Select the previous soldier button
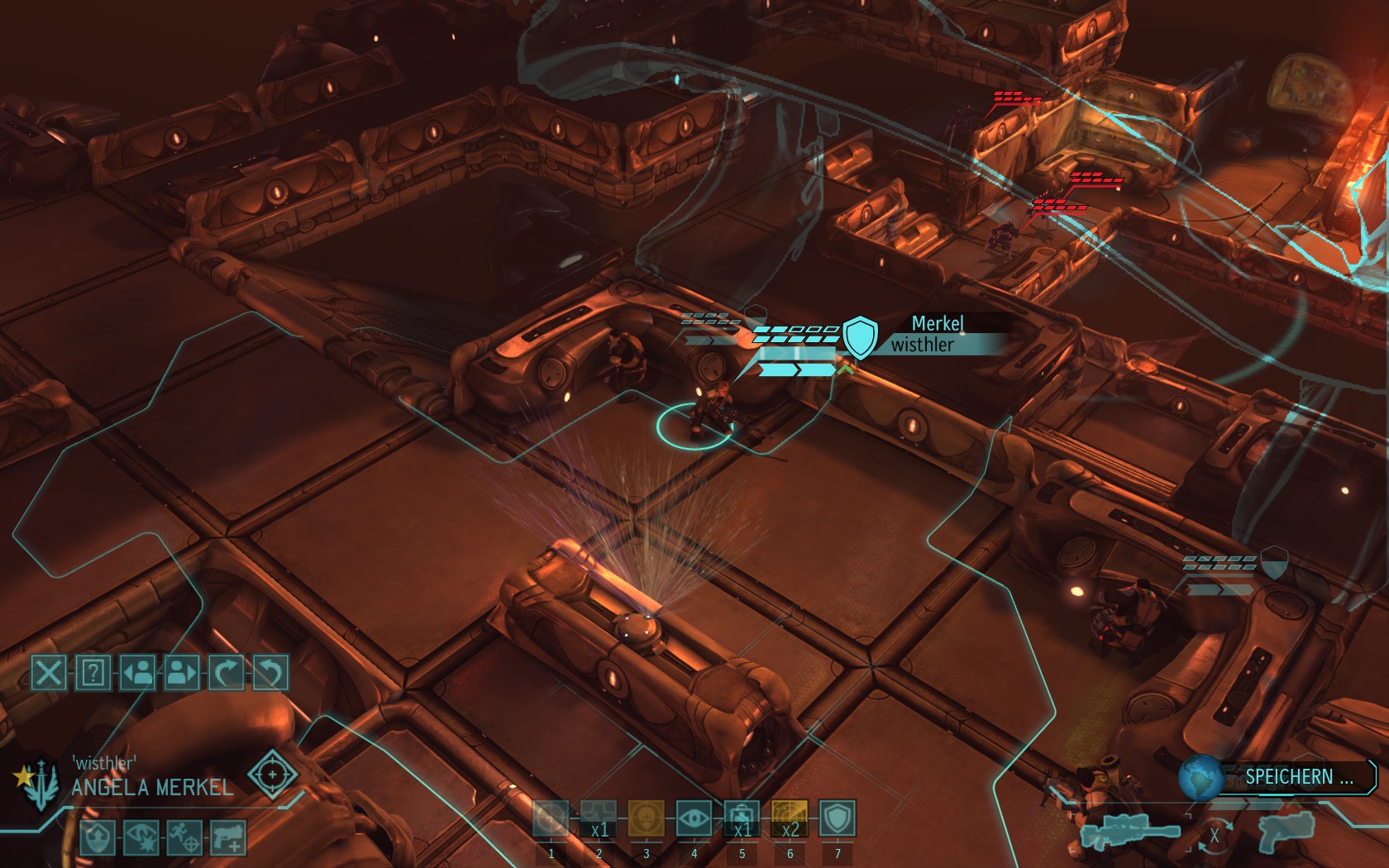The image size is (1389, 868). pos(138,673)
